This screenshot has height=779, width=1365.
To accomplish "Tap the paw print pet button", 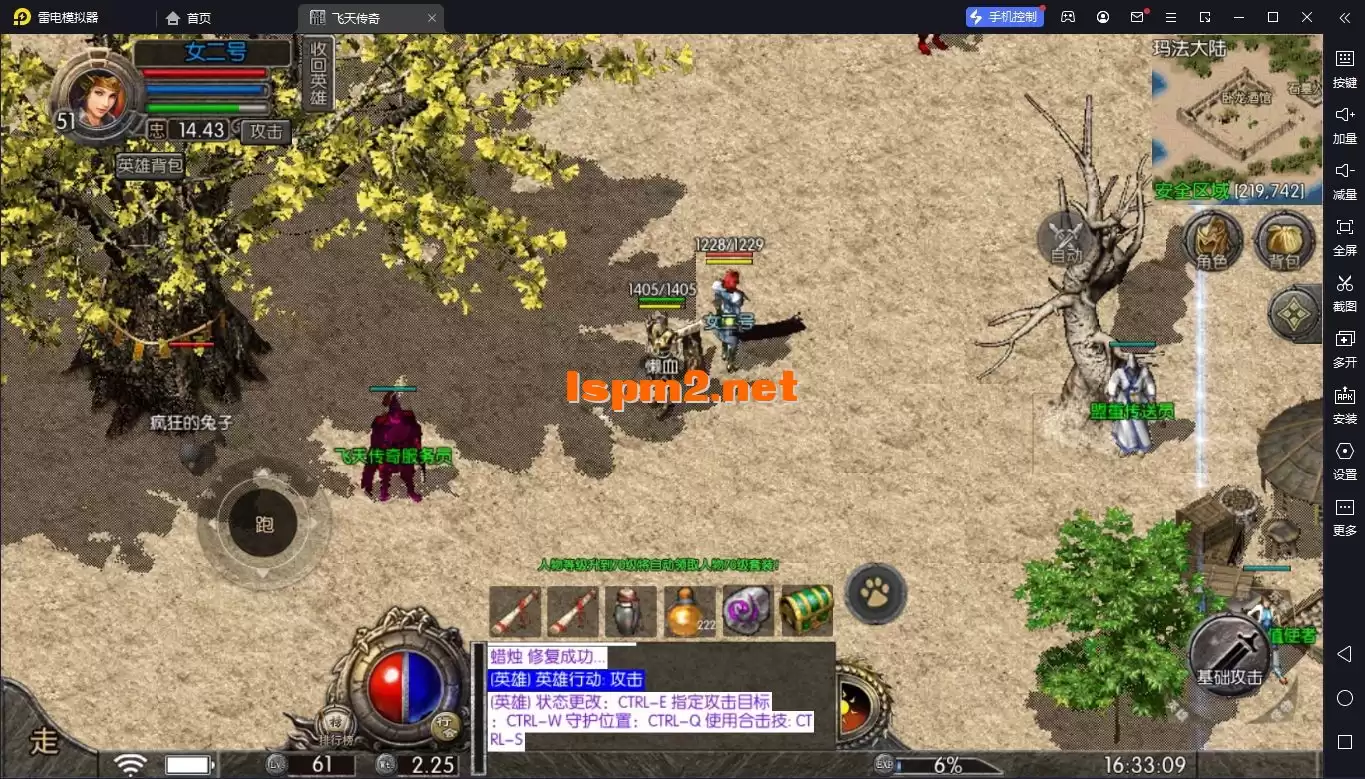I will point(876,592).
